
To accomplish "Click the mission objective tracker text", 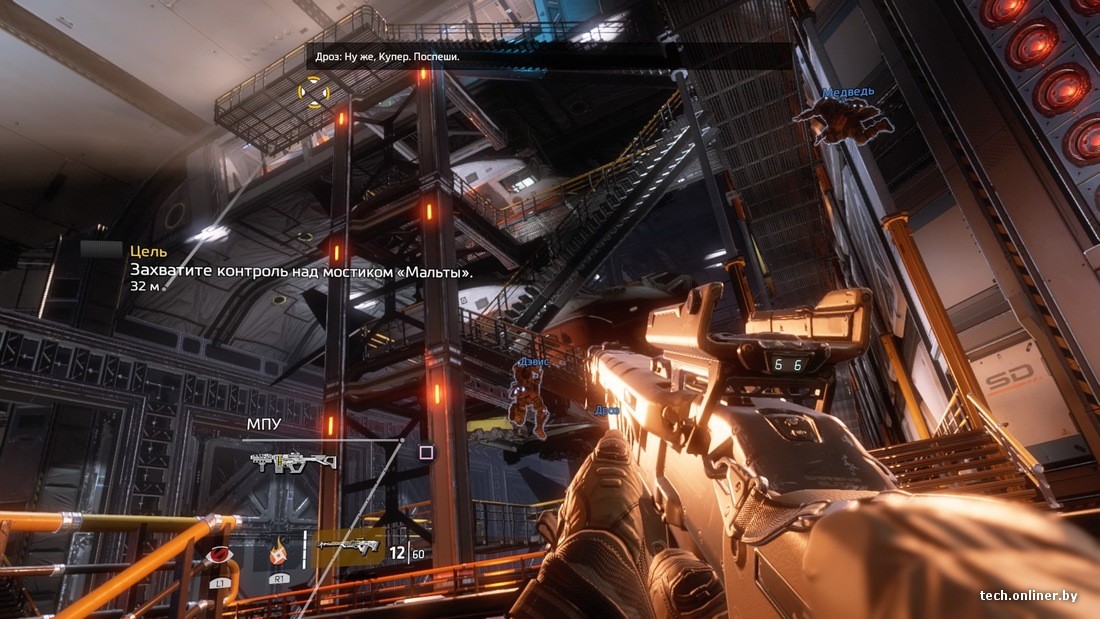I will coord(301,270).
